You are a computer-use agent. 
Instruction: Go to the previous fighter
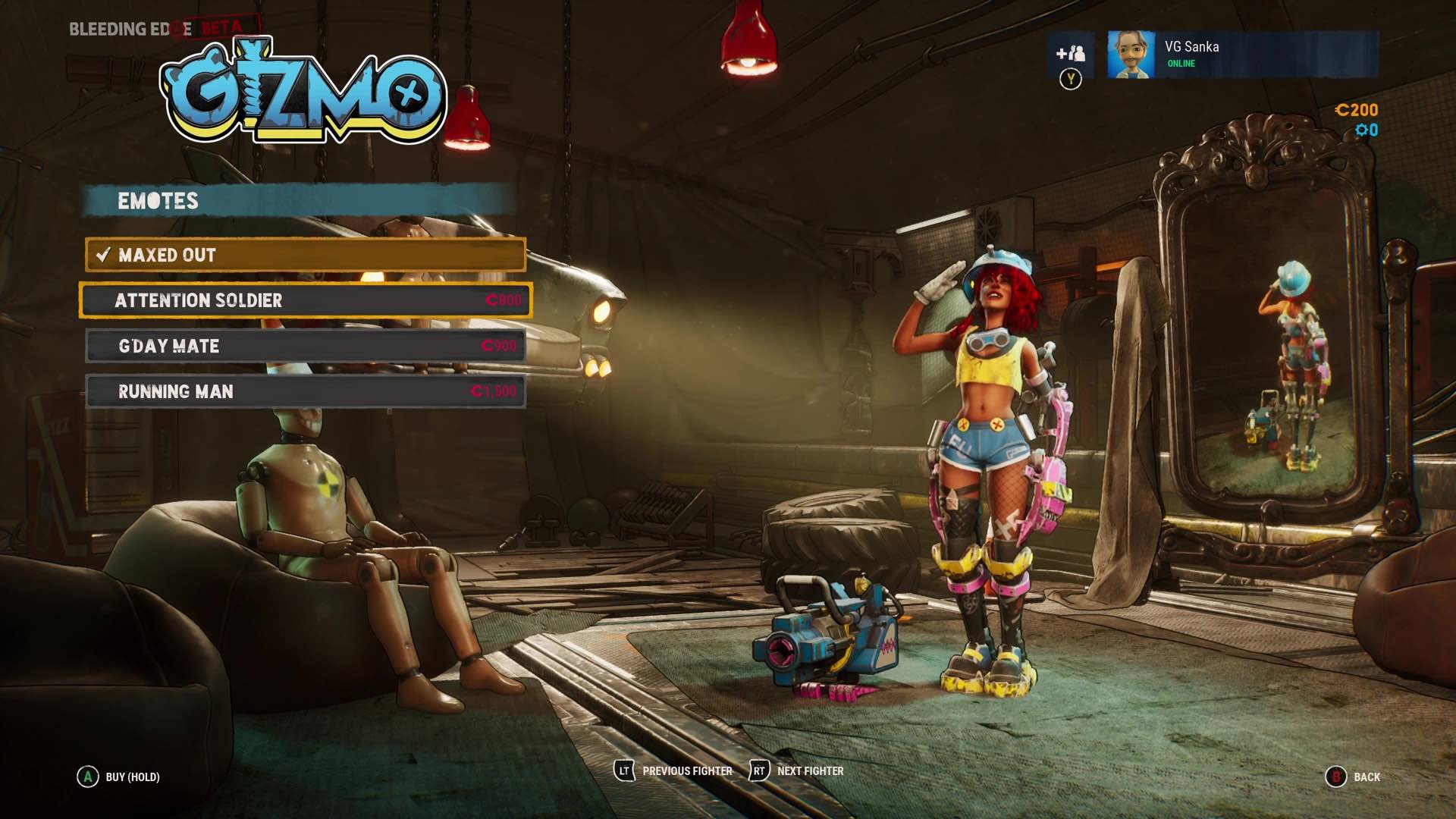point(673,771)
